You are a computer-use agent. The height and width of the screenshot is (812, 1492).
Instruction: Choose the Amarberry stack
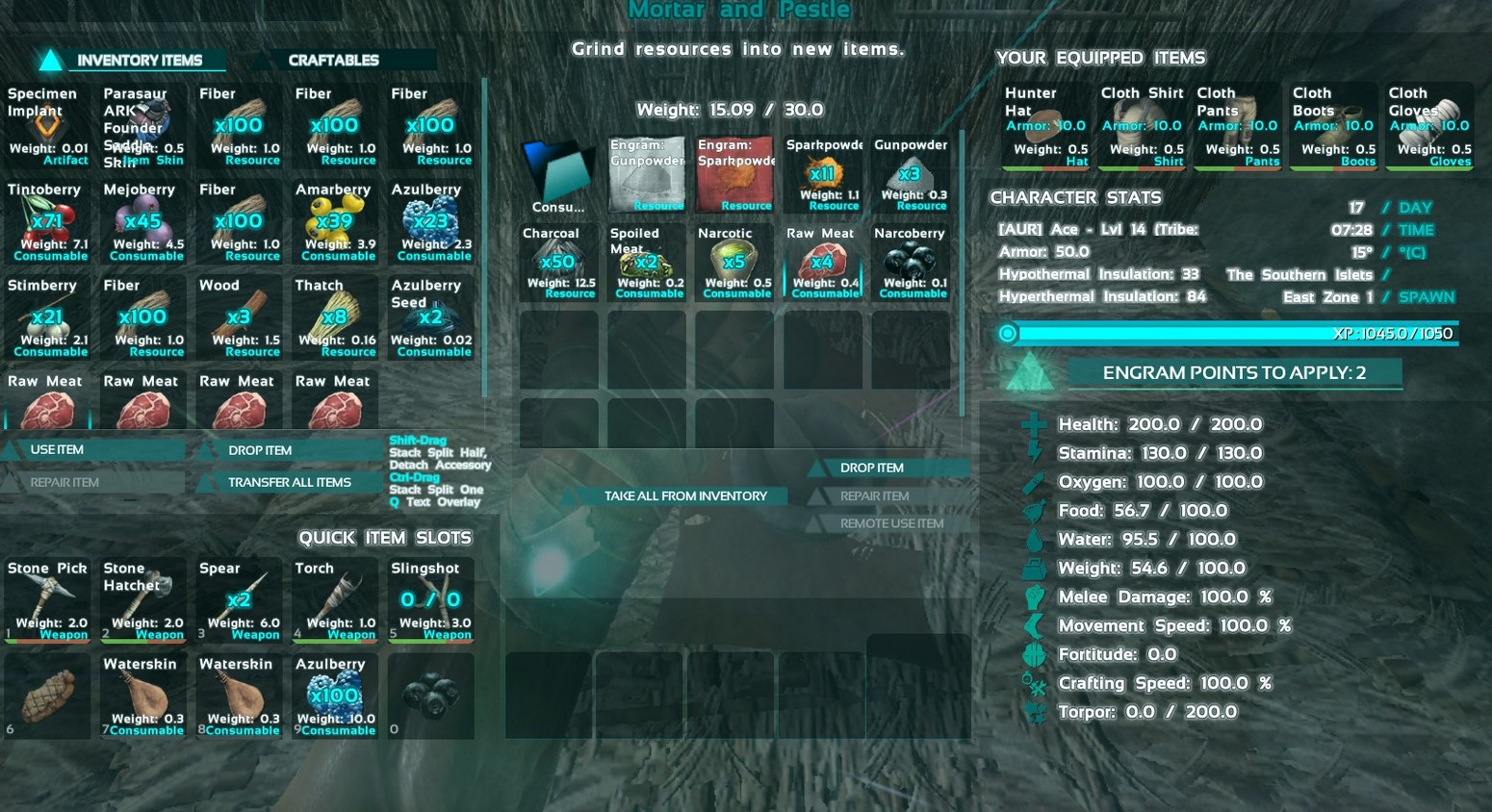[x=335, y=221]
